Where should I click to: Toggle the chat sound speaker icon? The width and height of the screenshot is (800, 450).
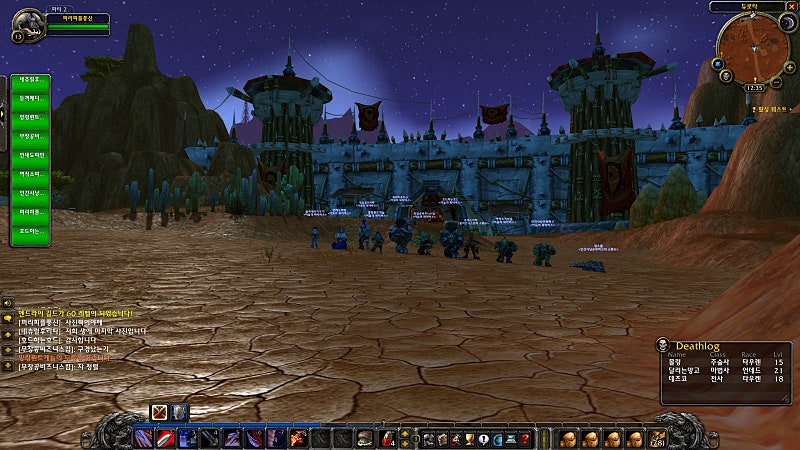[x=6, y=302]
